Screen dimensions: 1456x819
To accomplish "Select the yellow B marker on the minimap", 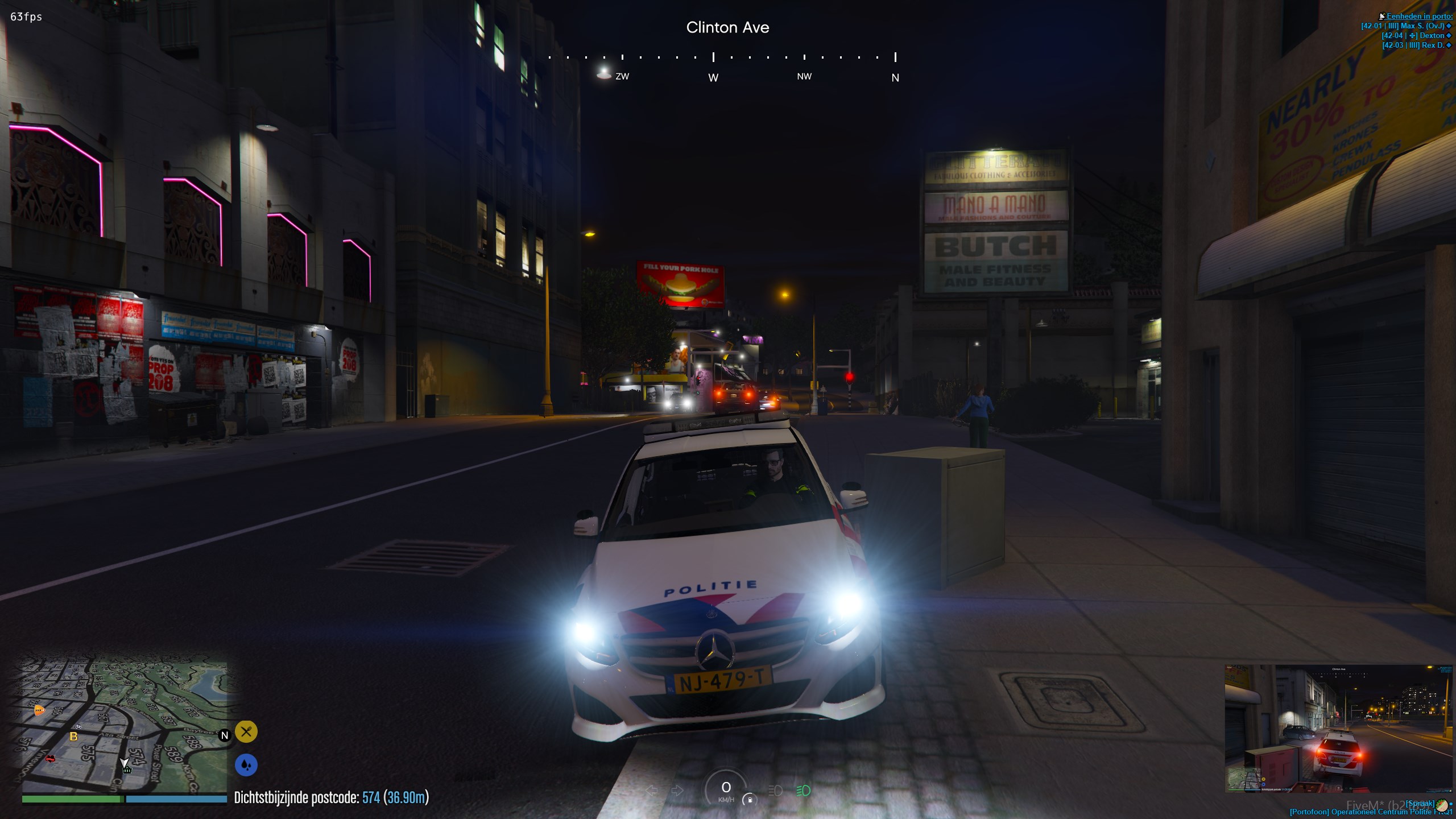I will tap(73, 737).
